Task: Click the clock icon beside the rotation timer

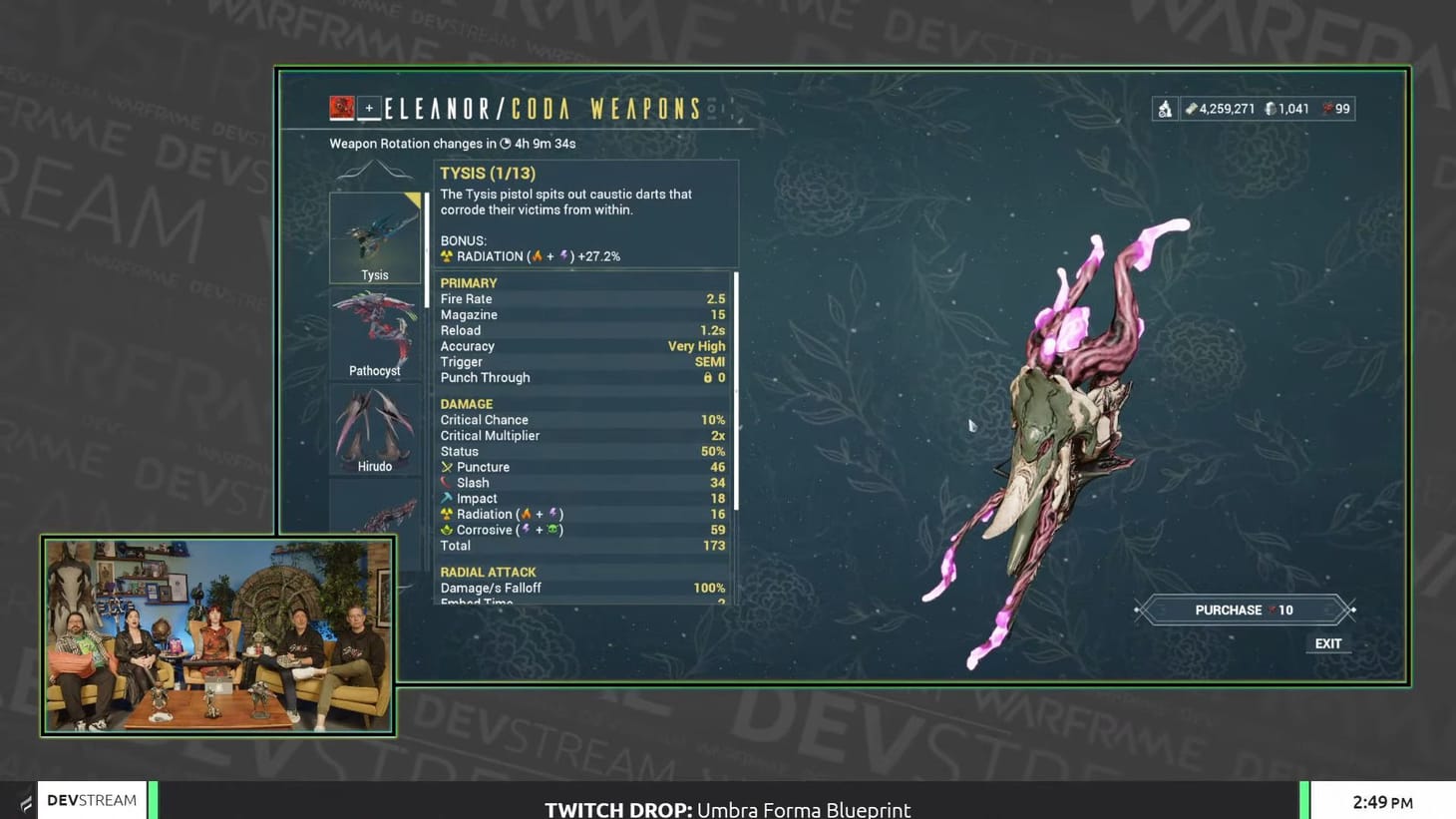Action: coord(507,144)
